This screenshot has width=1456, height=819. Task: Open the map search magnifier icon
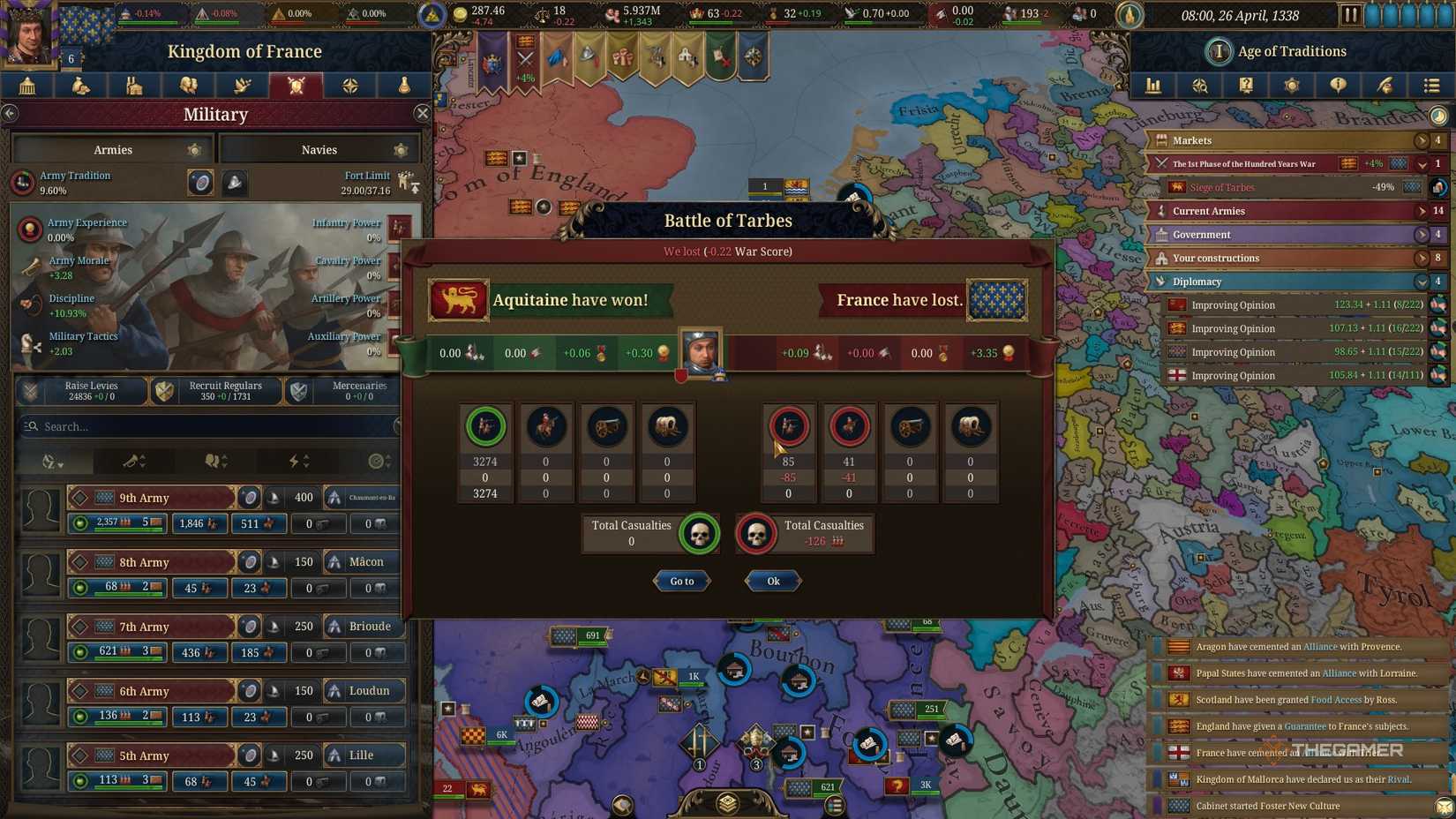click(x=1200, y=86)
